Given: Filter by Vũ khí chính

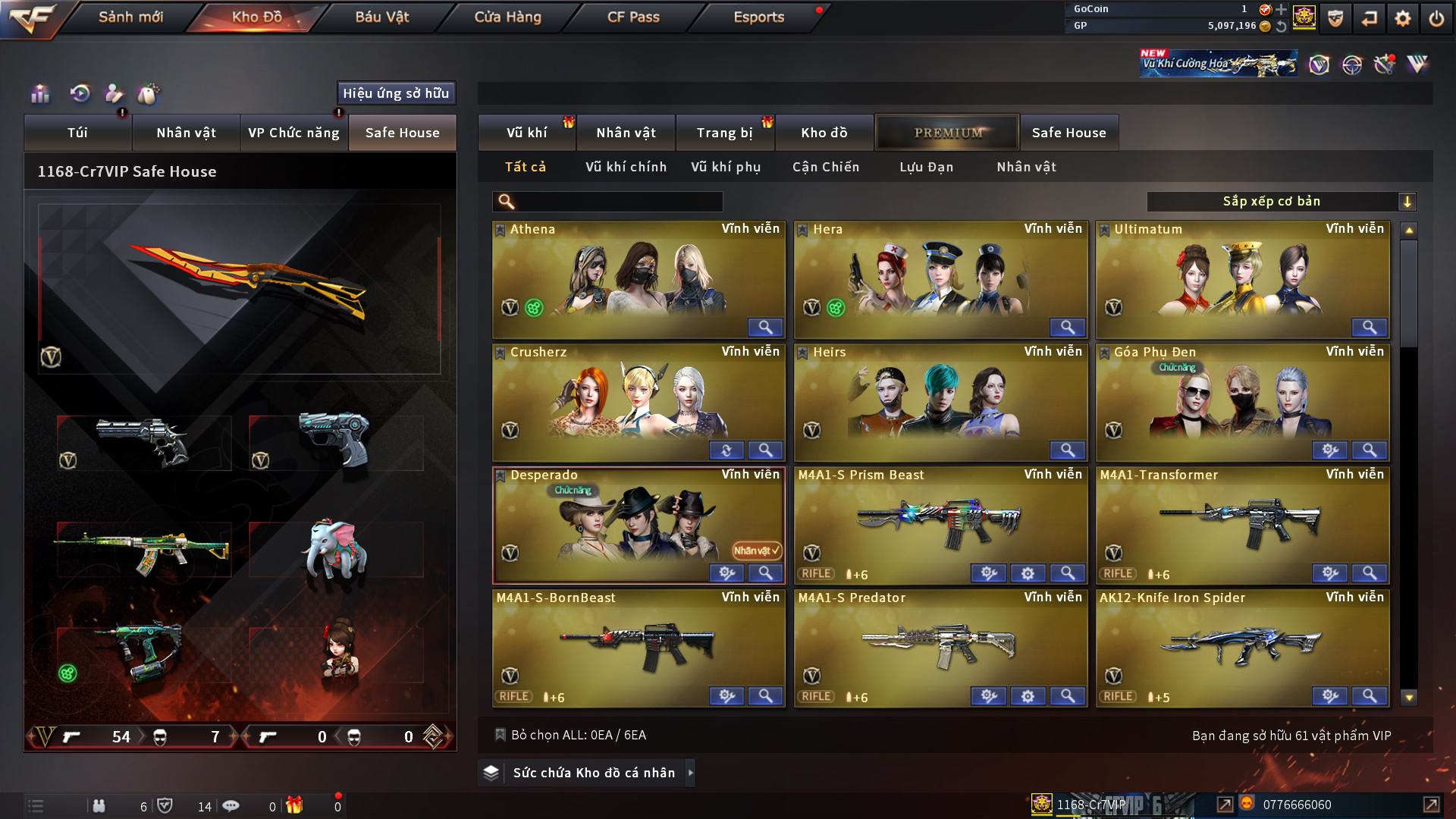Looking at the screenshot, I should [x=626, y=167].
